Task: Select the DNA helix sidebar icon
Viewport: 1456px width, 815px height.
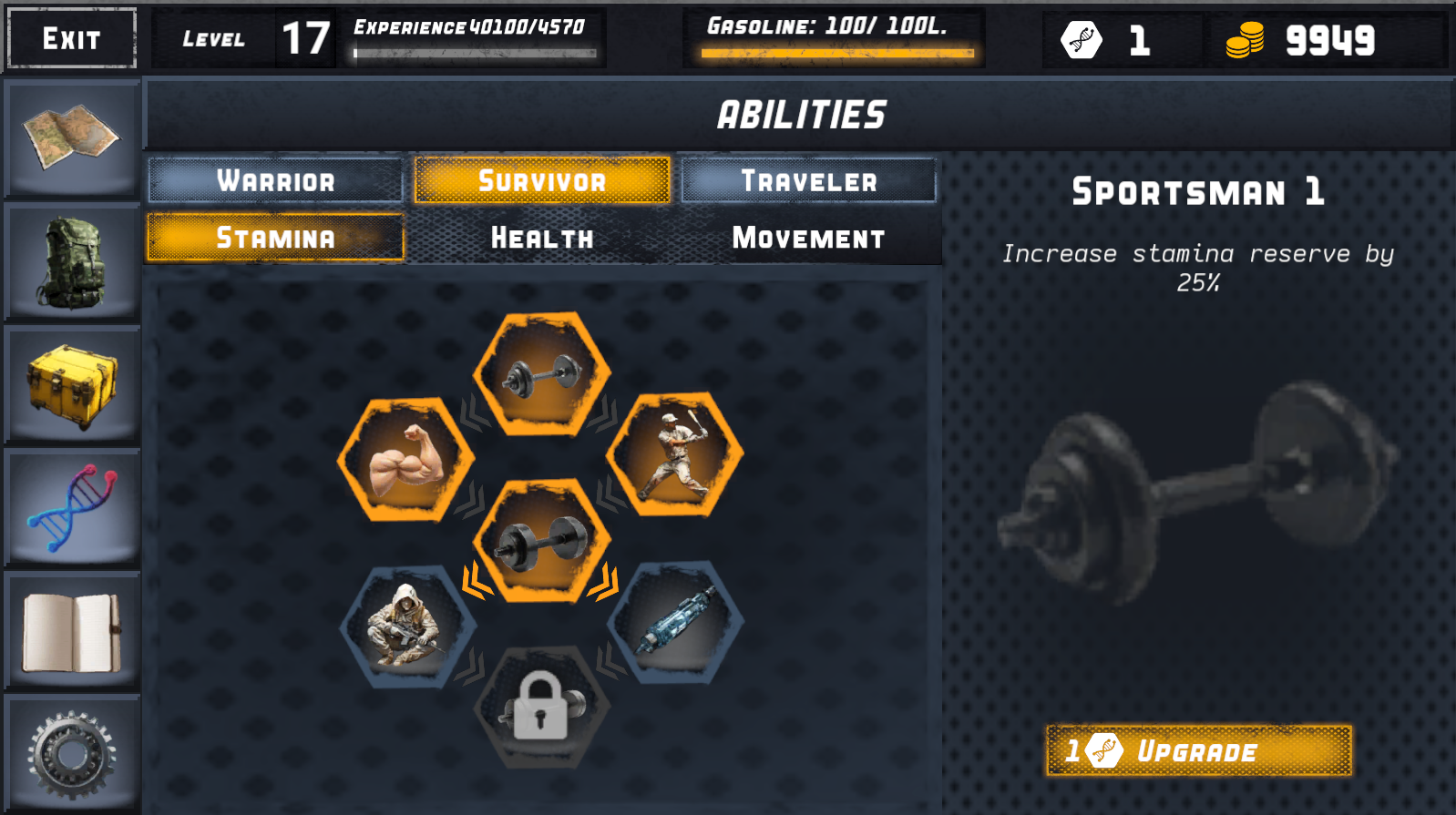Action: tap(72, 505)
